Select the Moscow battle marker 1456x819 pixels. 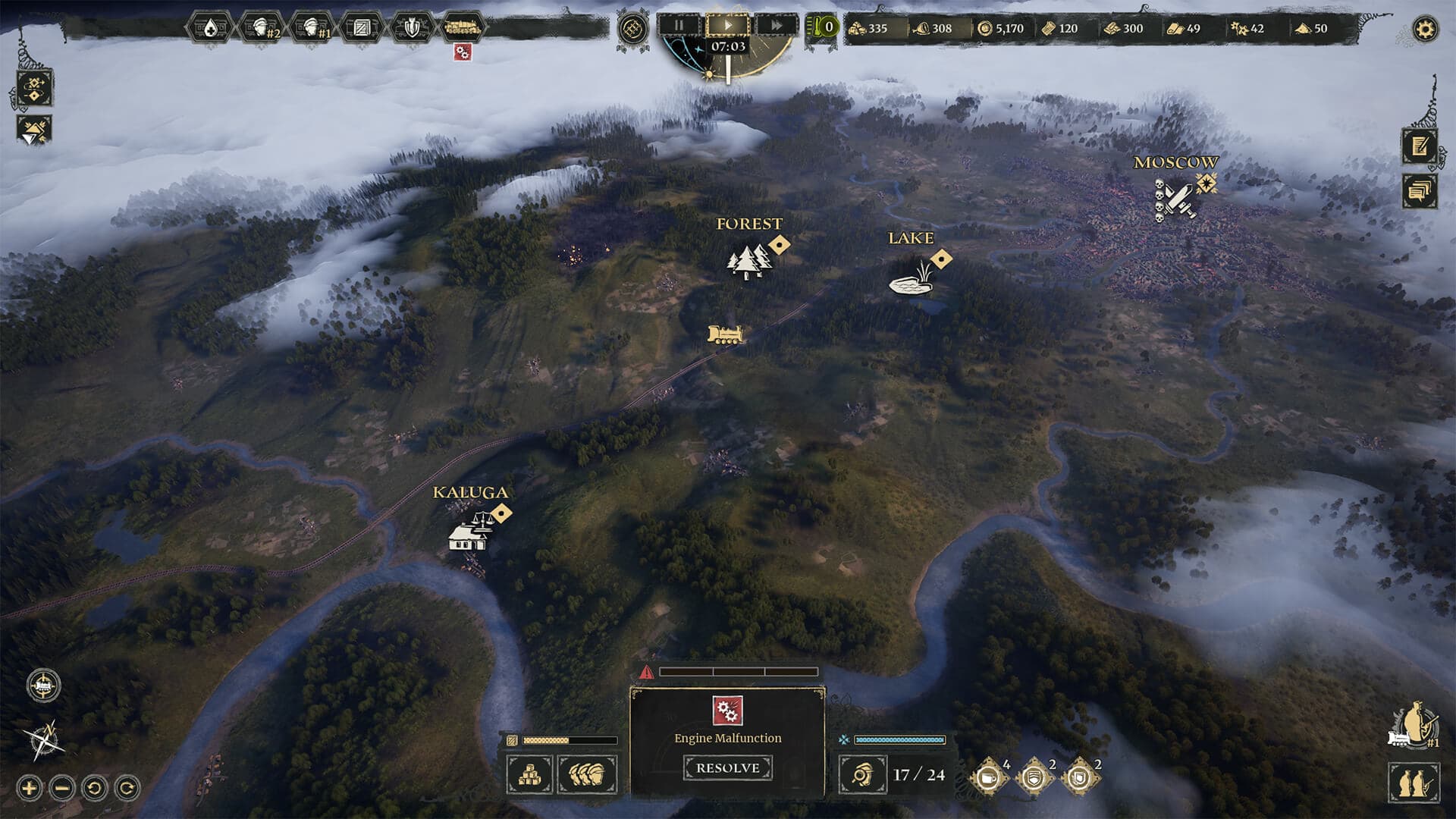point(1175,199)
